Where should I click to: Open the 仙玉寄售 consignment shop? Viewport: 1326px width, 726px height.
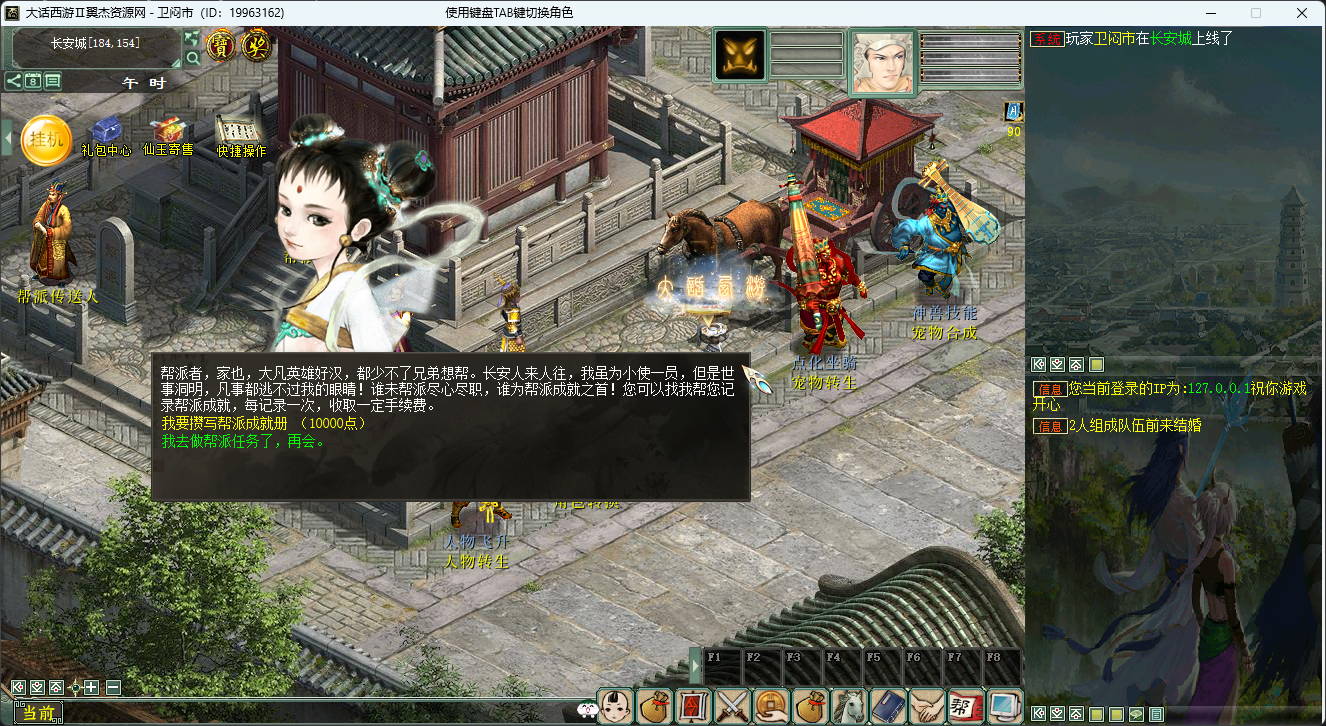click(x=167, y=133)
